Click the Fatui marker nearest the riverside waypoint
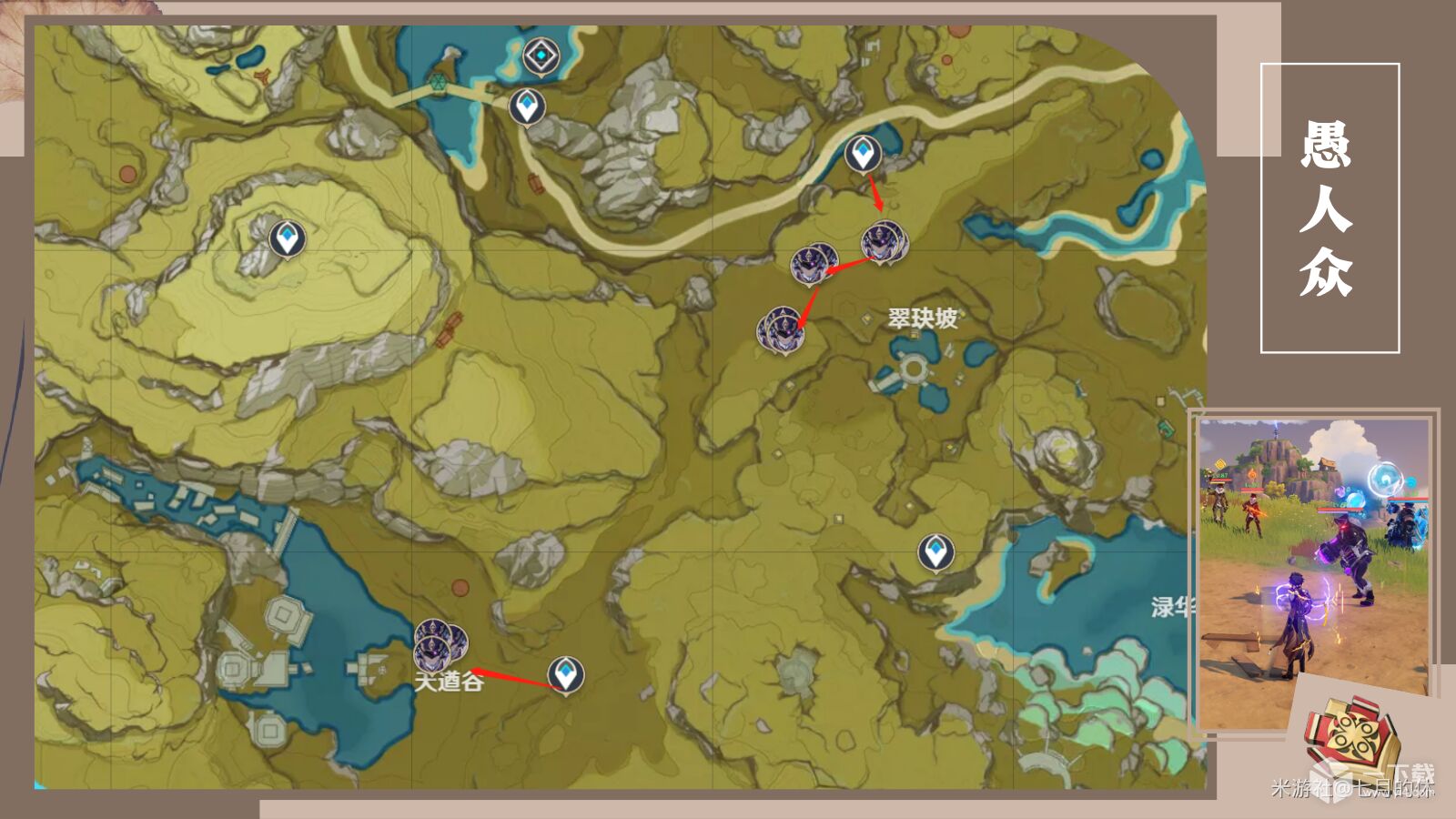The height and width of the screenshot is (819, 1456). pos(883,241)
